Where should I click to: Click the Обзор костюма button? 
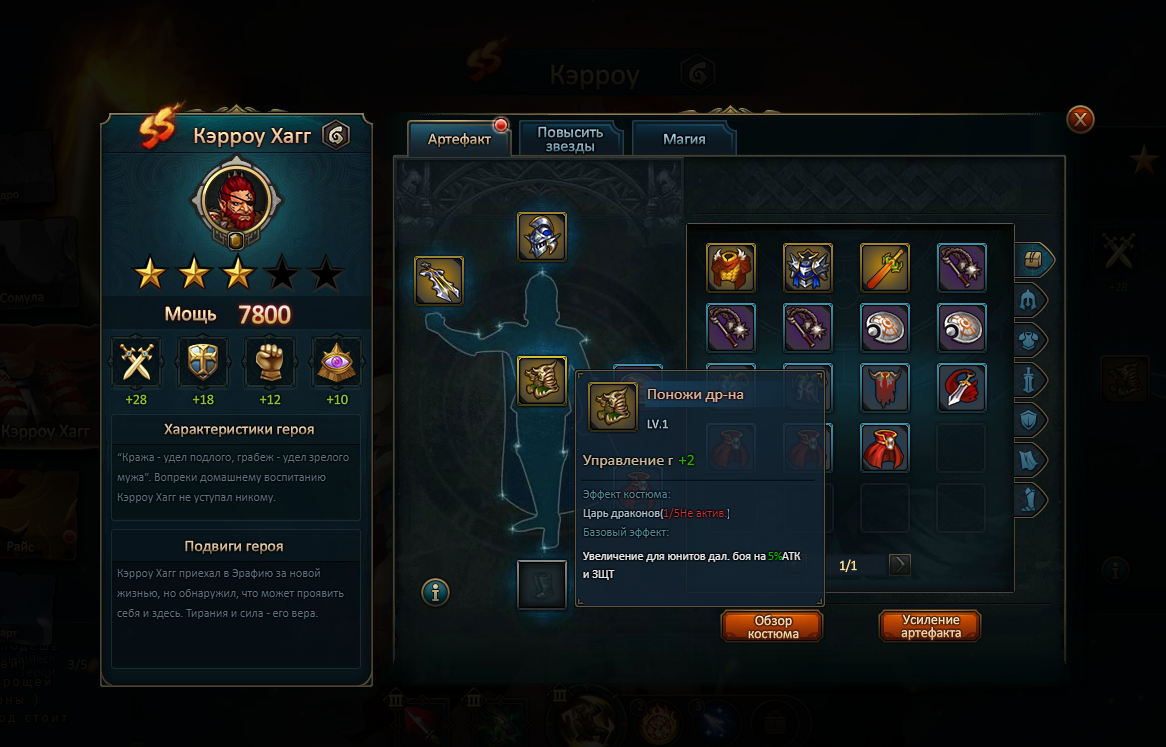772,627
